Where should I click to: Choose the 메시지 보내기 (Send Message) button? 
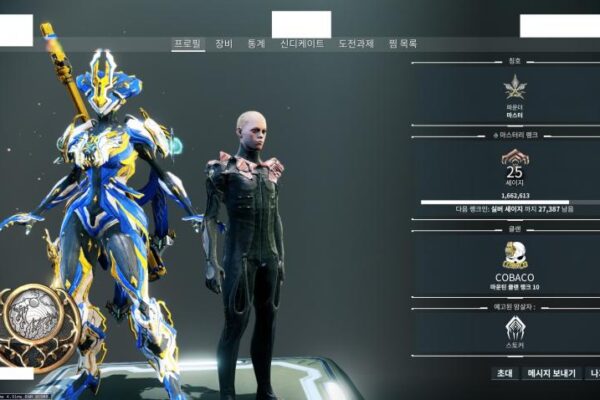click(x=552, y=373)
